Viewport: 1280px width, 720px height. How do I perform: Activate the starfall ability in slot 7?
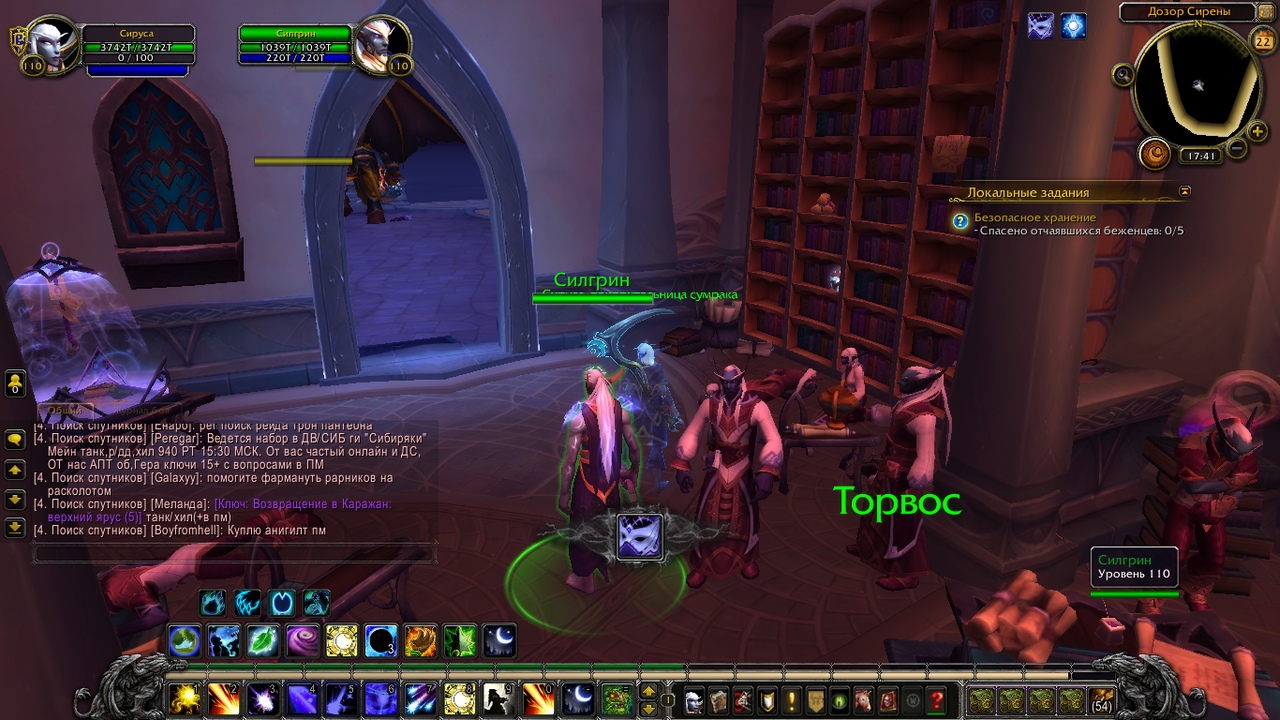tap(421, 699)
